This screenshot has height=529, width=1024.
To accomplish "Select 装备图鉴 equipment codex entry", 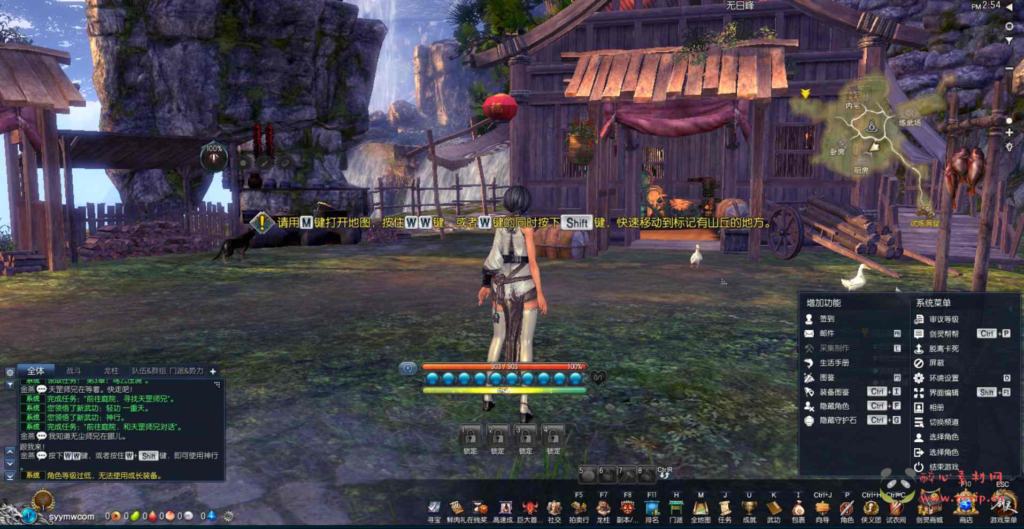I will point(834,392).
